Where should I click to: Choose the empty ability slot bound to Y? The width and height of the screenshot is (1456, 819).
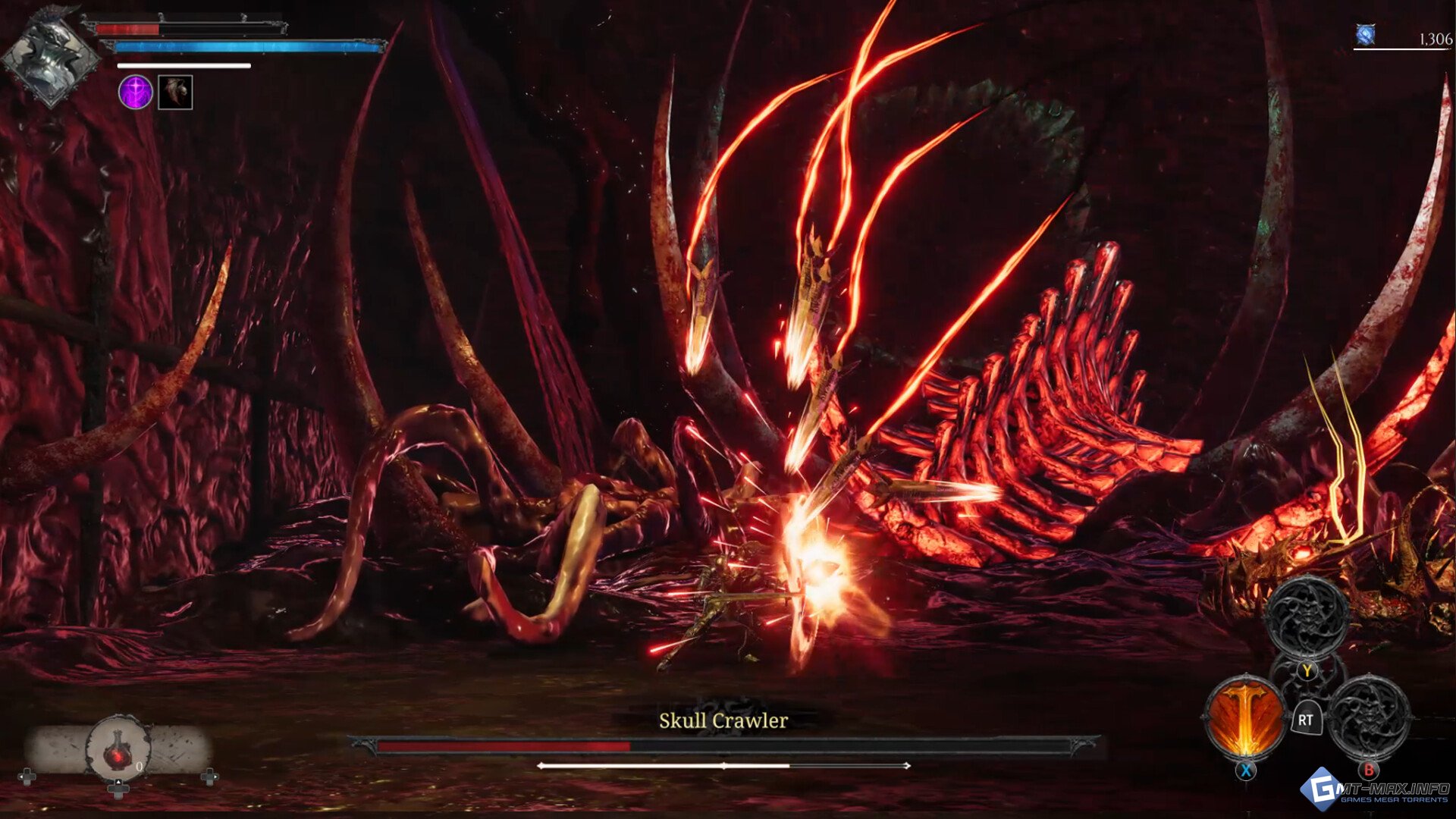[1307, 616]
